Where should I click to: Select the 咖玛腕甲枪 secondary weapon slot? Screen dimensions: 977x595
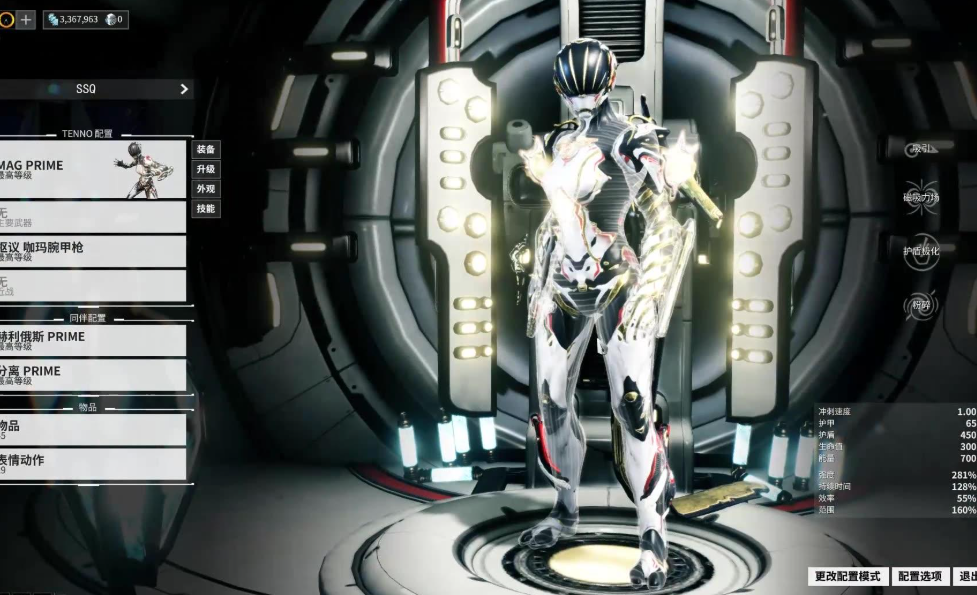tap(92, 251)
